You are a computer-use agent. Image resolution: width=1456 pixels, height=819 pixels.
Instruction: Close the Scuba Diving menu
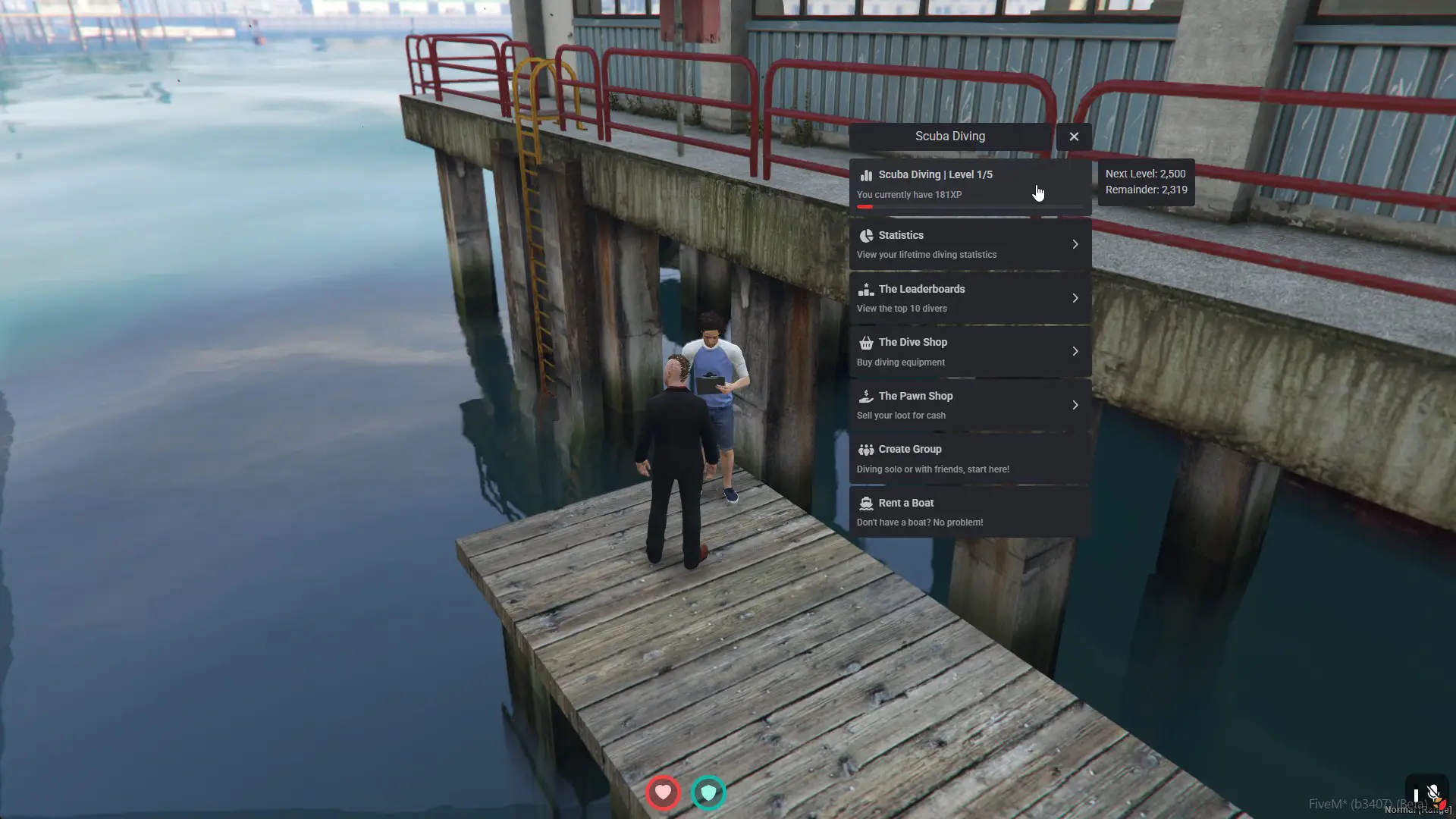[1074, 136]
